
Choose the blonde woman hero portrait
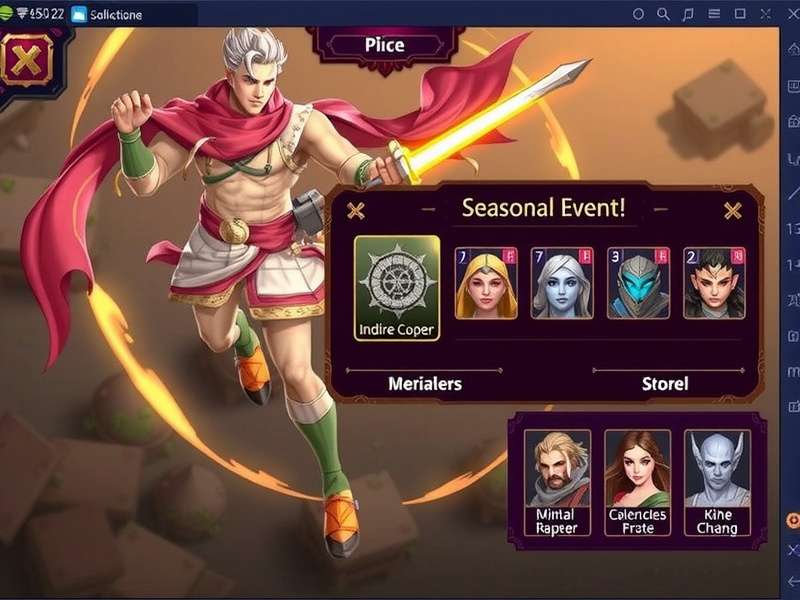486,283
